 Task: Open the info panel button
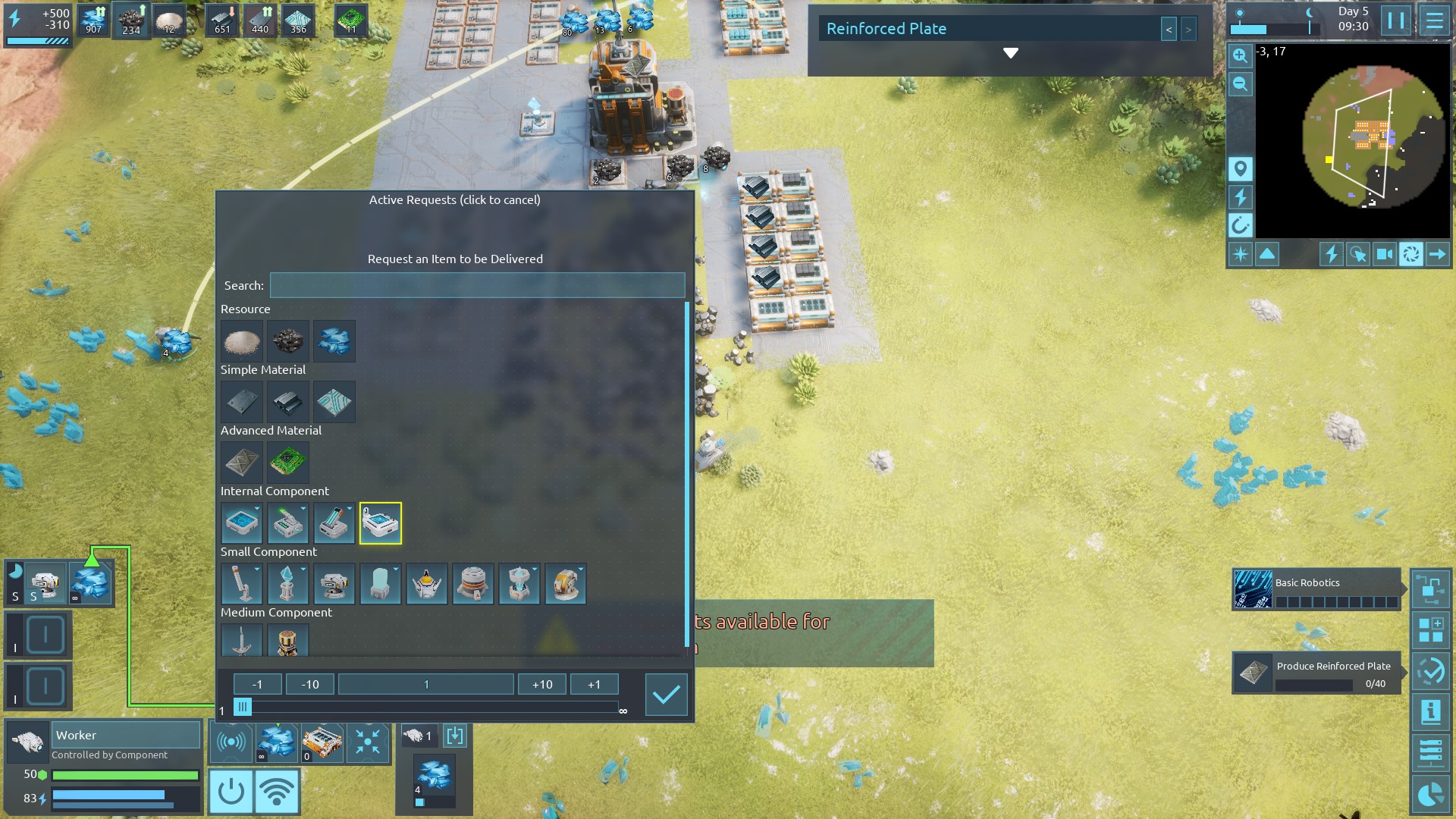click(1430, 711)
